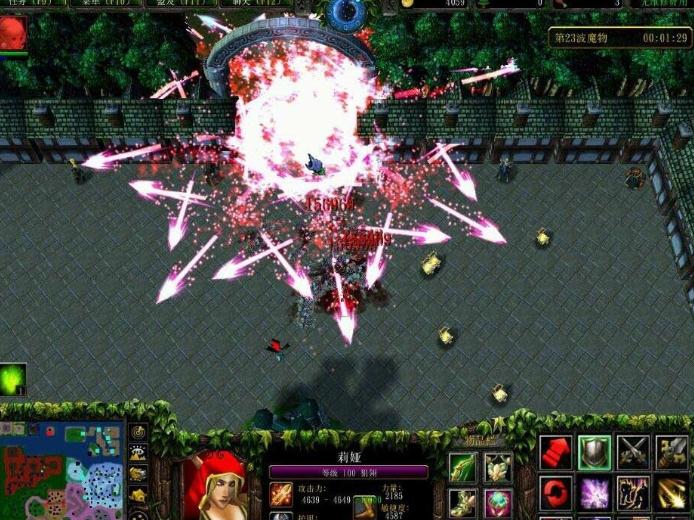Activate the shield Hold Position command

coord(594,453)
